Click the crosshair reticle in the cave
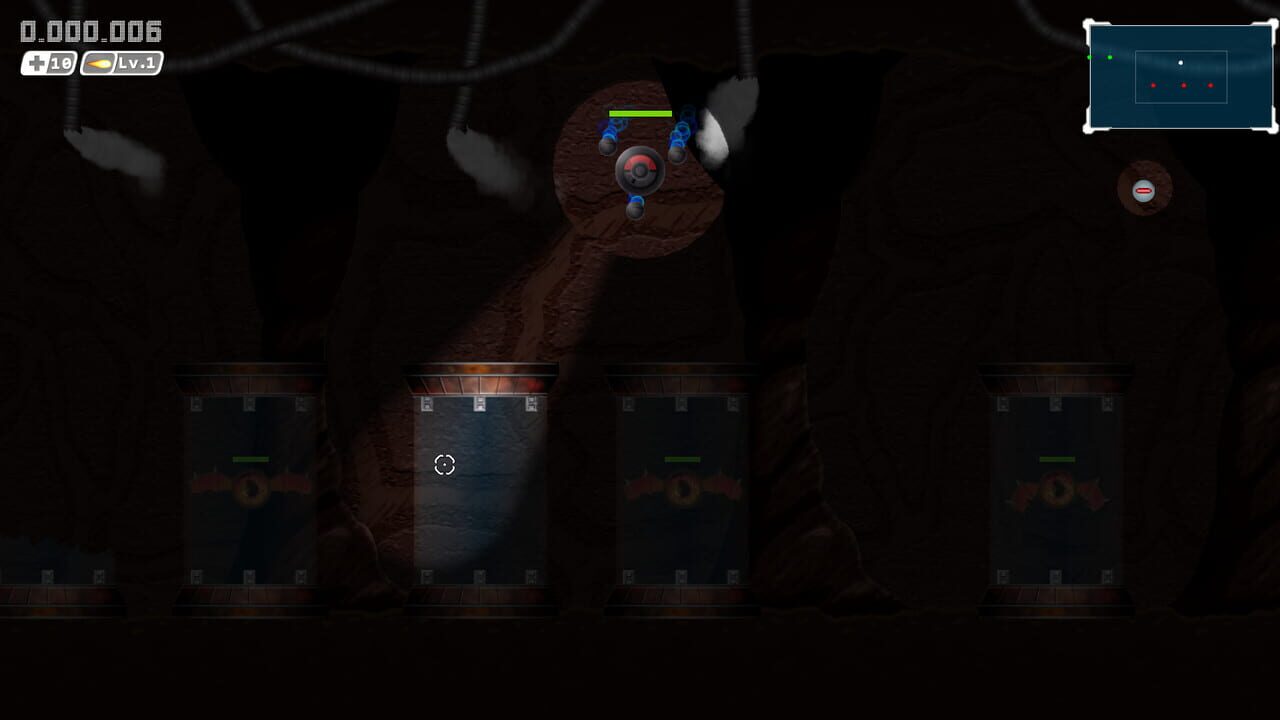The height and width of the screenshot is (720, 1280). pos(444,465)
